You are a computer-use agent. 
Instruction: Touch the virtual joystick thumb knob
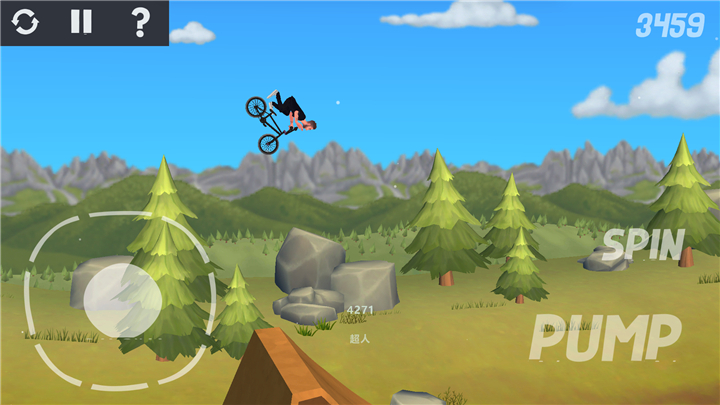(x=122, y=299)
